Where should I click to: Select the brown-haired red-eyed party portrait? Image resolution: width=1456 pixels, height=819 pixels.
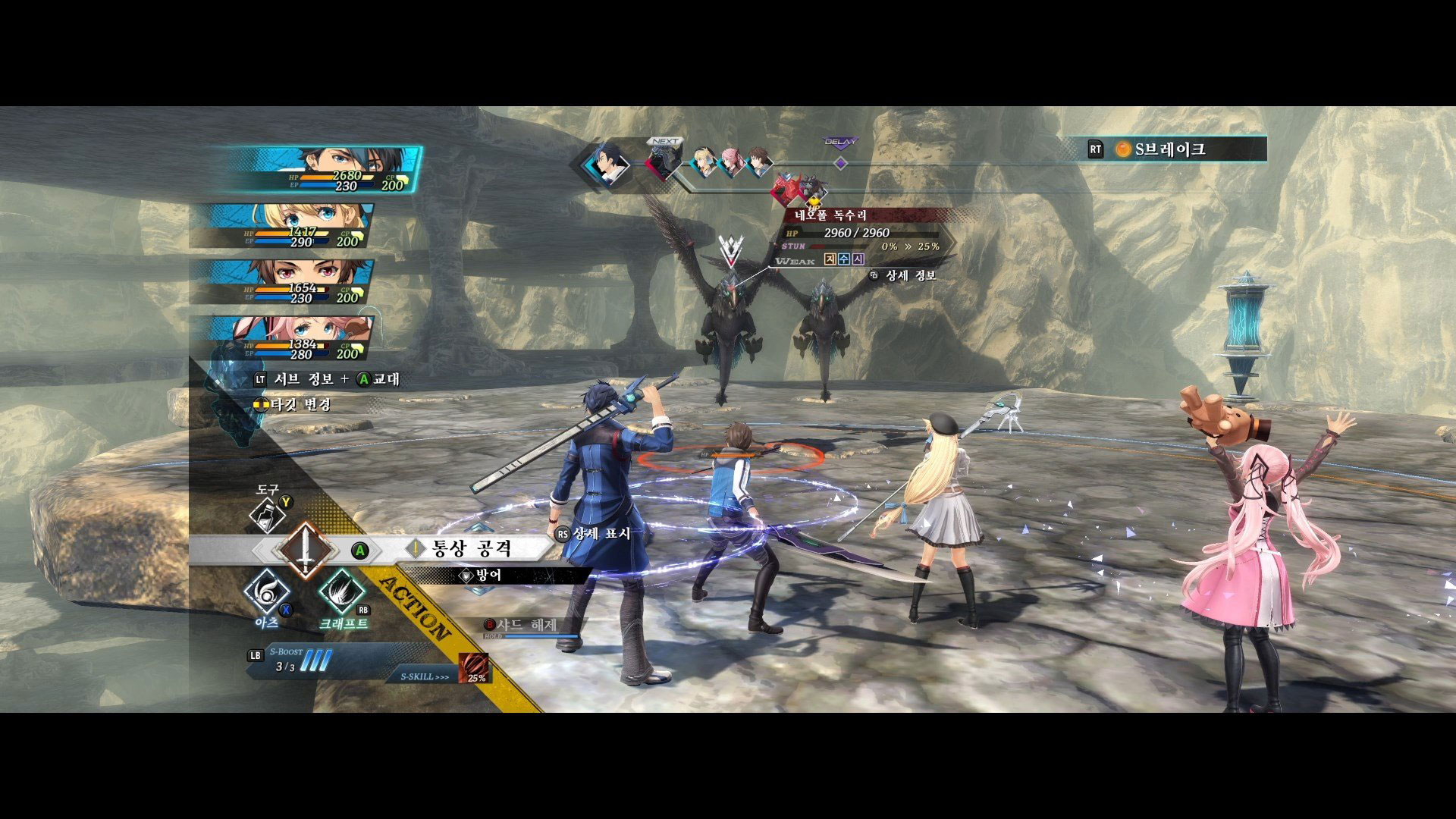click(303, 282)
